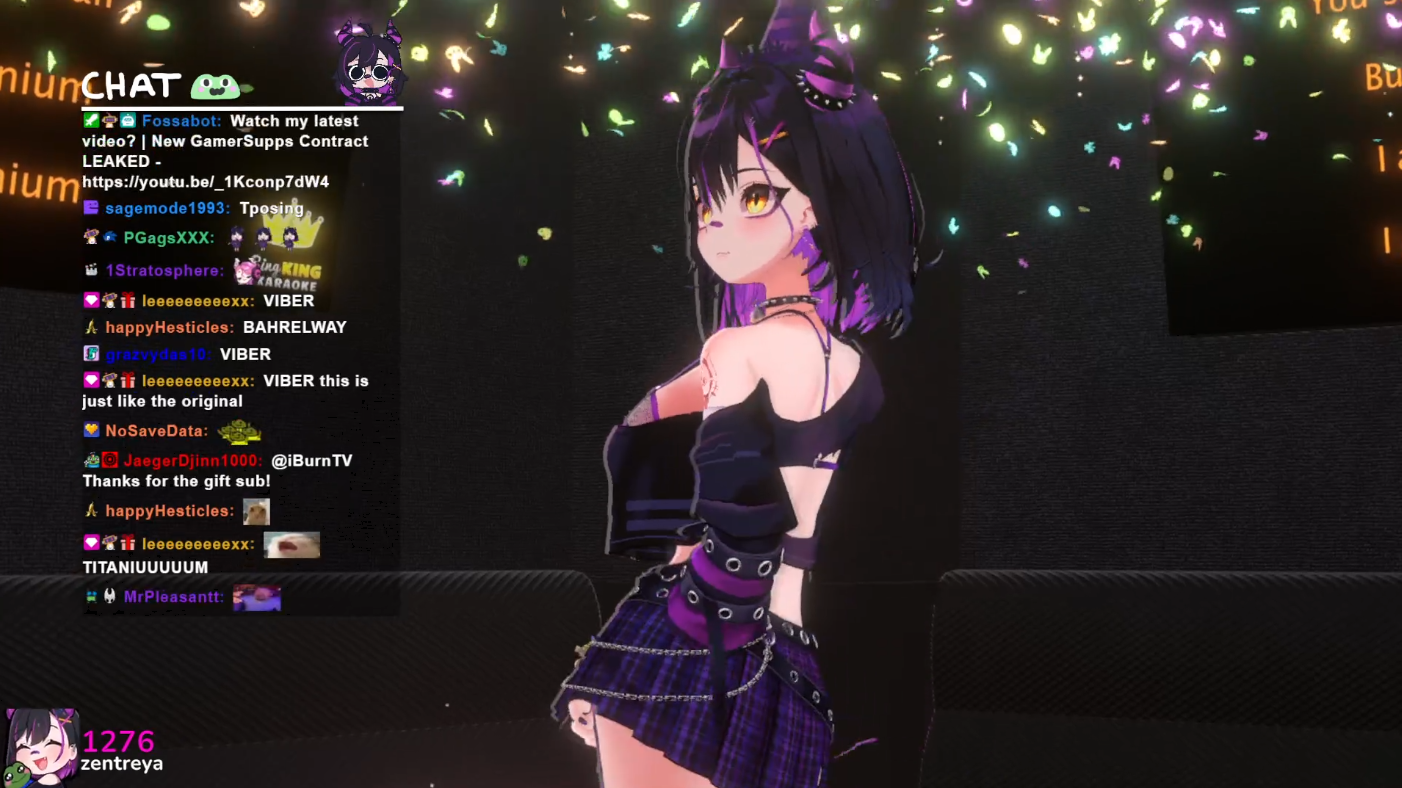
Task: Select the JaegerDjinn1000 username in chat
Action: coord(192,461)
